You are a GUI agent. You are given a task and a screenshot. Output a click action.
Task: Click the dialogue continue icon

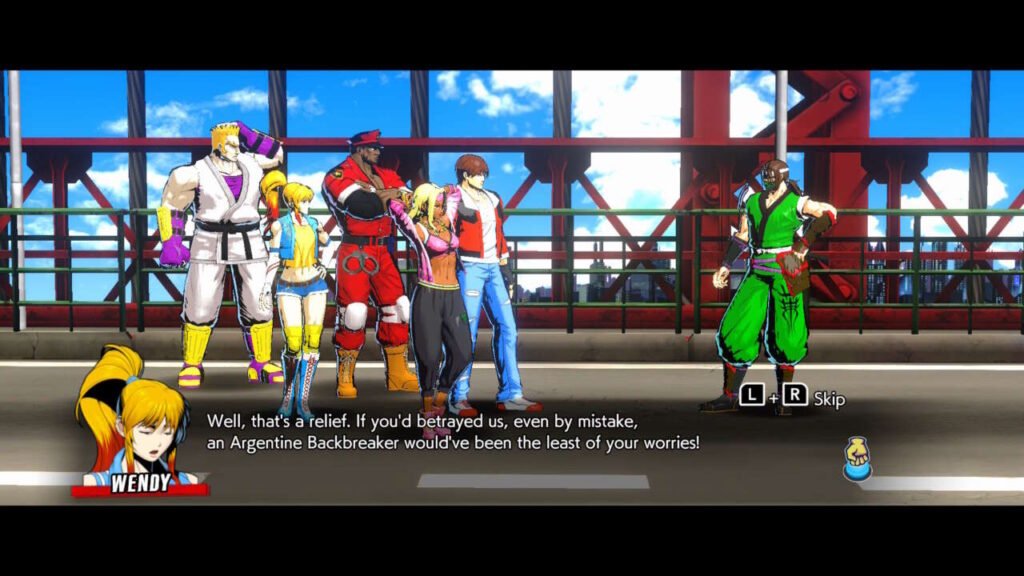coord(856,460)
